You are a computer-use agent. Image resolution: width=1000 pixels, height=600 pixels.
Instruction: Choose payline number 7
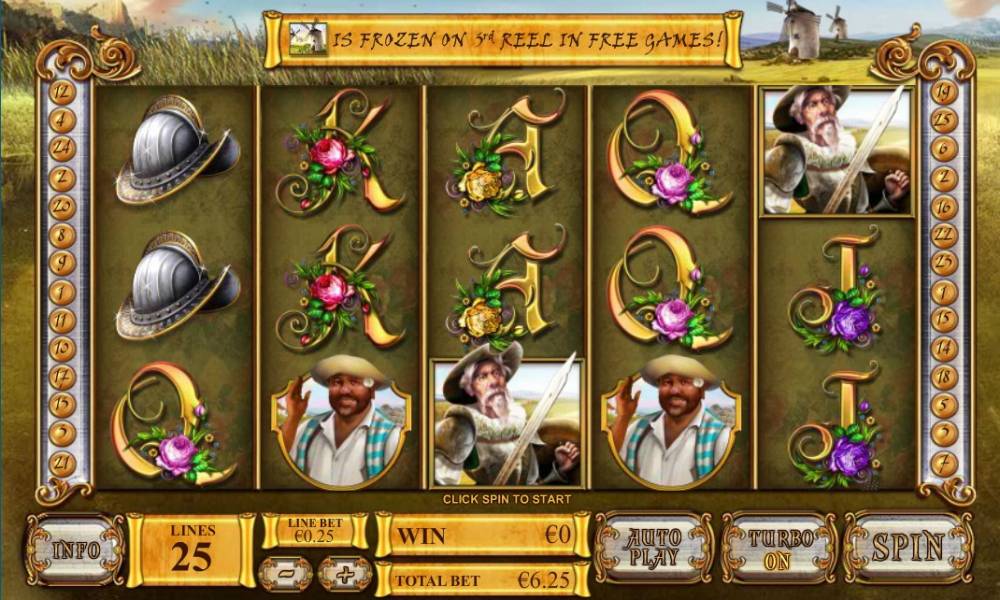tap(943, 462)
